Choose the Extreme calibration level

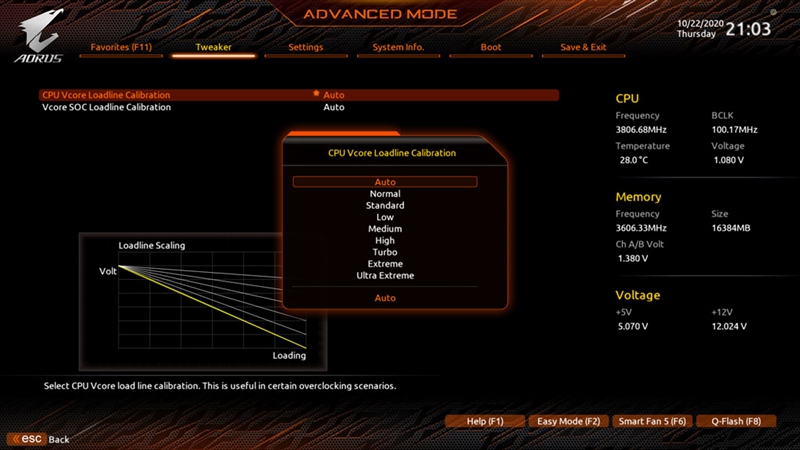tap(385, 264)
